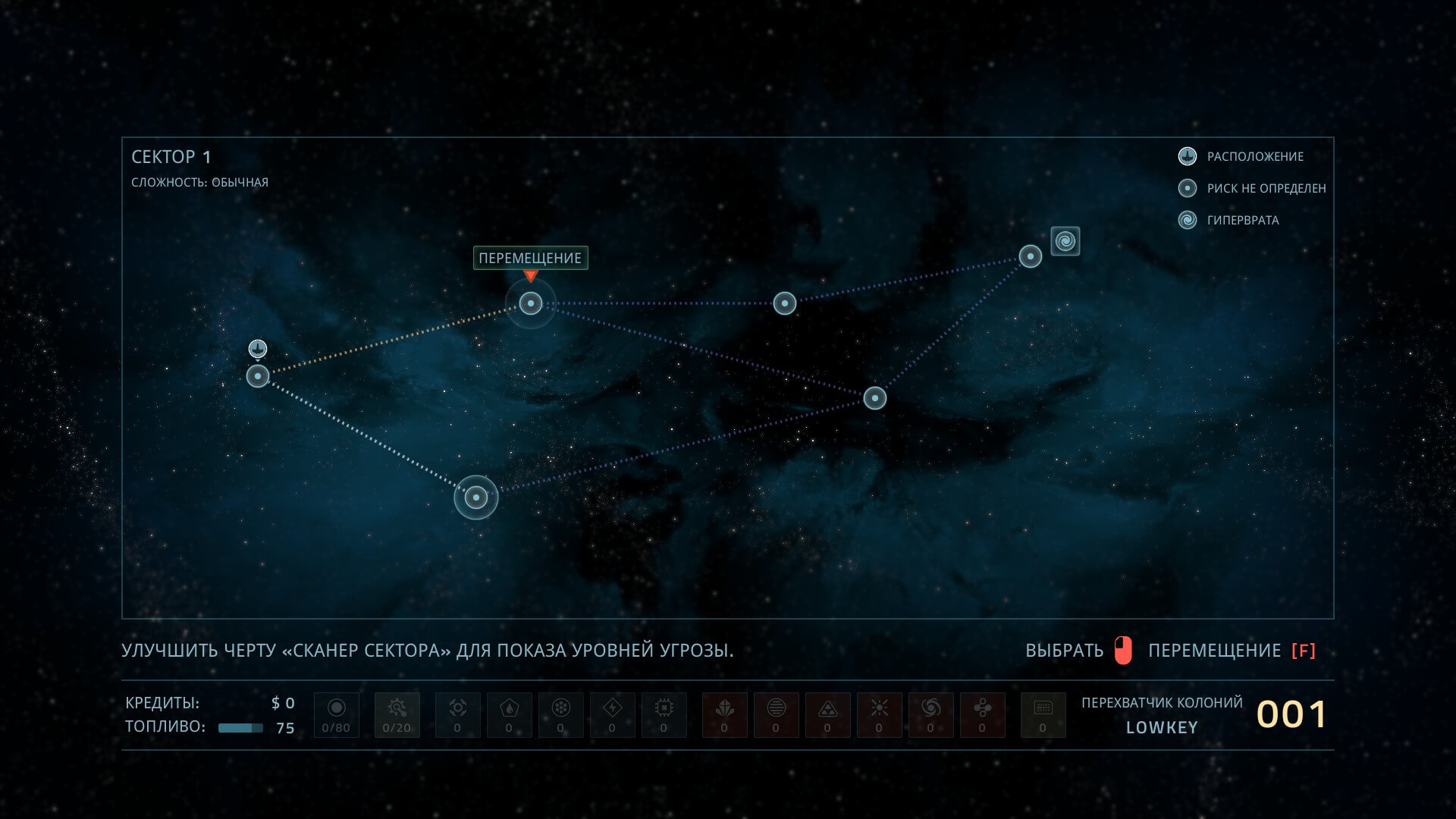Select the map node highlighted under the Перемещение label
1456x819 pixels.
pos(531,303)
